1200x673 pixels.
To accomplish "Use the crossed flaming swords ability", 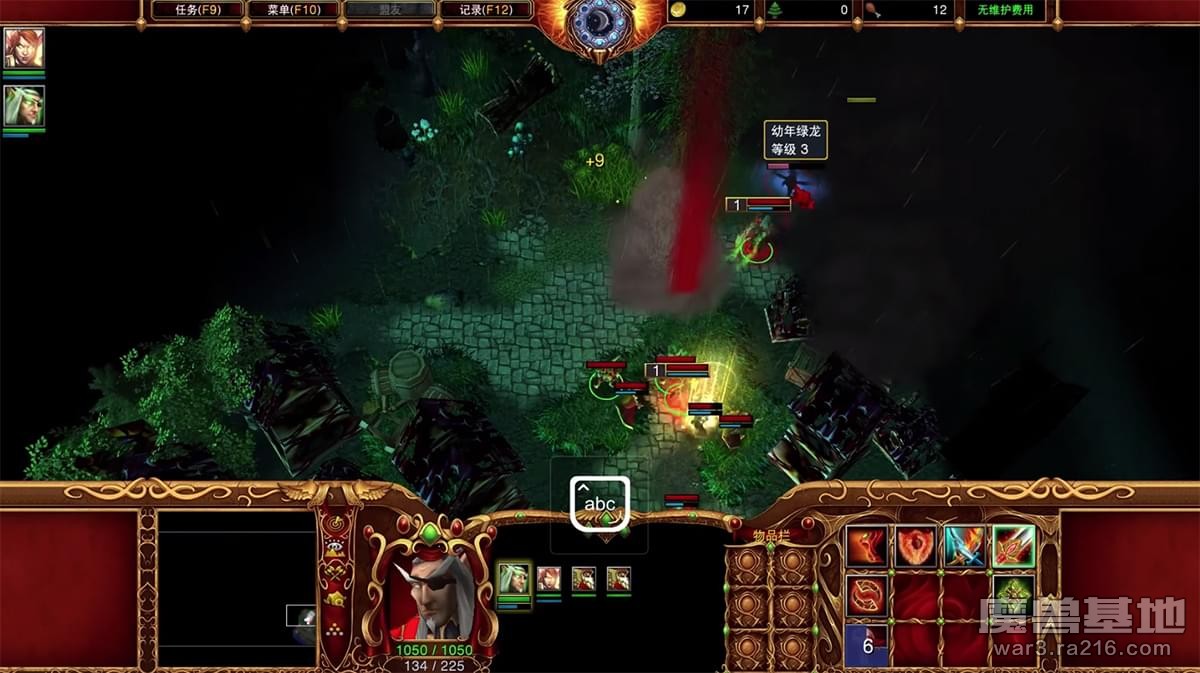I will tap(964, 547).
